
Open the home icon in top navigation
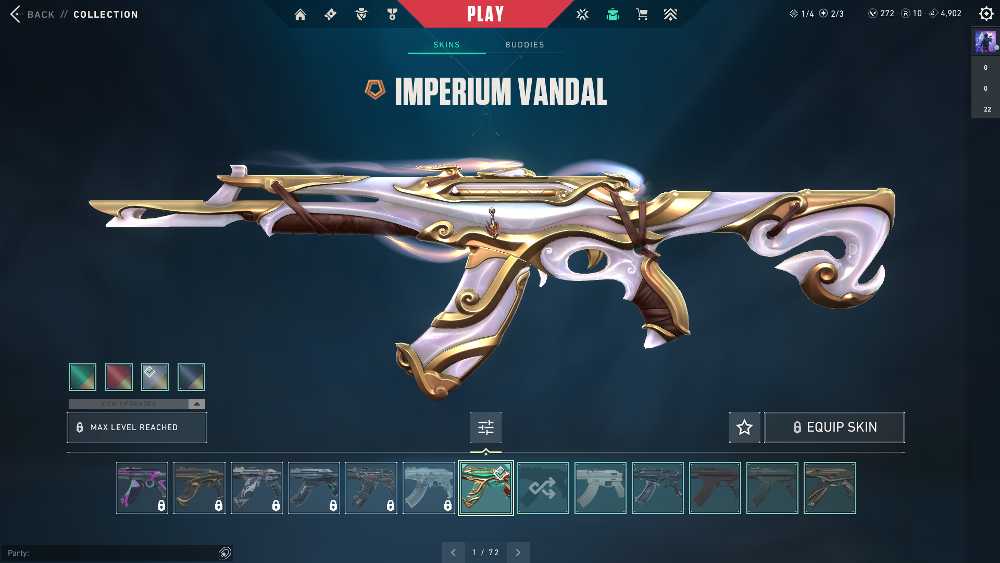click(x=300, y=15)
